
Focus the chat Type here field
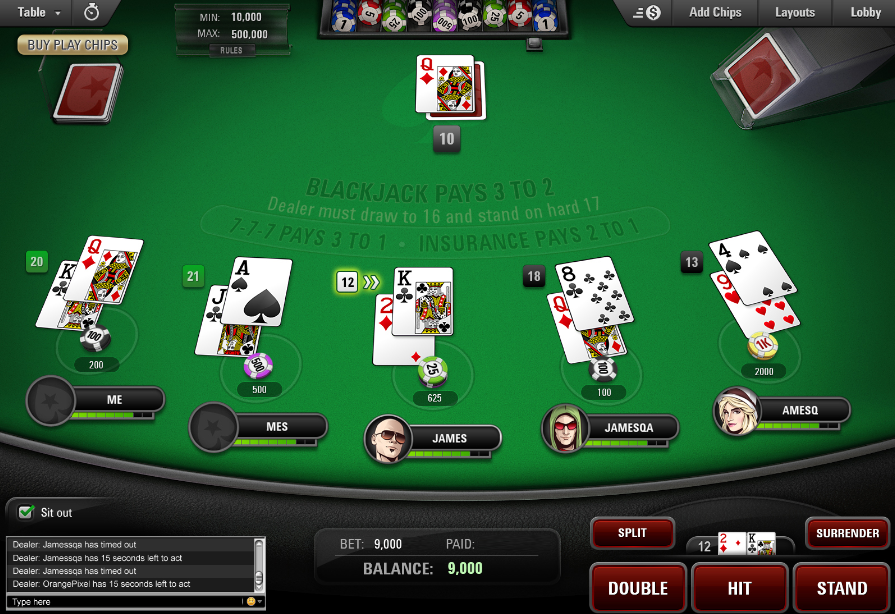point(120,602)
